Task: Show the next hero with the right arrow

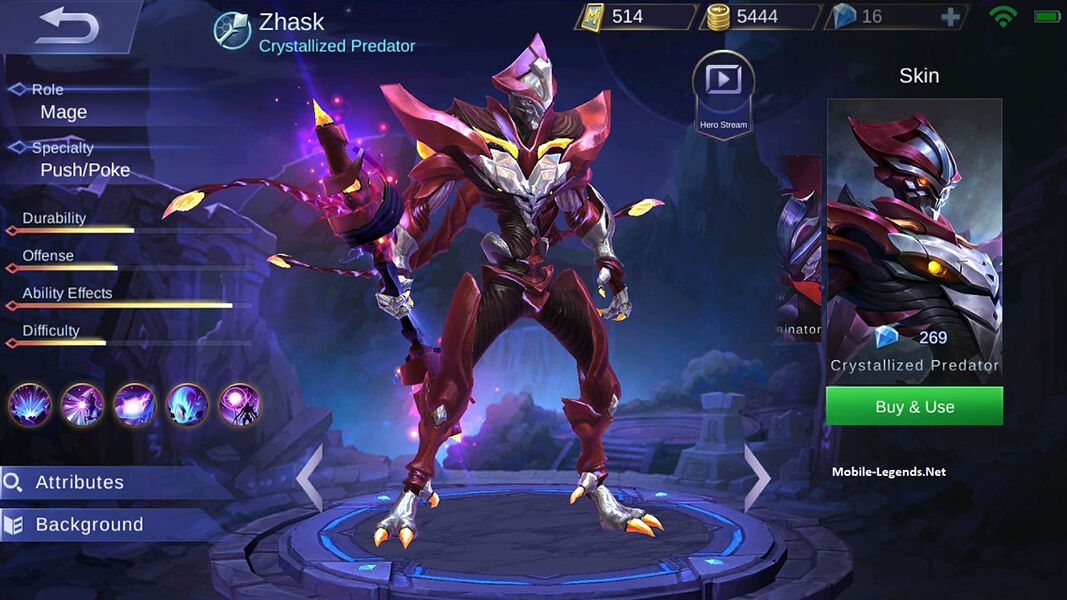Action: [757, 477]
